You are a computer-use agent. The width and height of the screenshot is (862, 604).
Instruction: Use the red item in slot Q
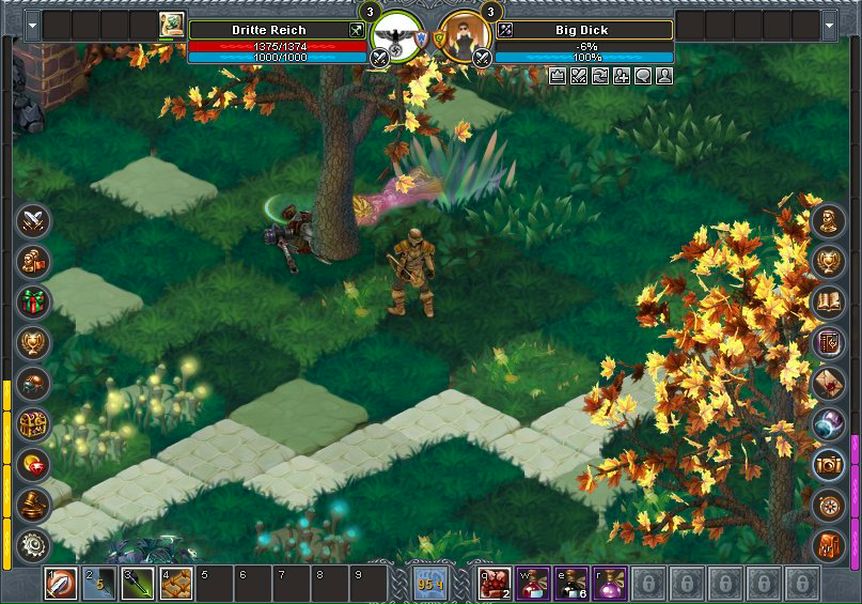pyautogui.click(x=494, y=583)
